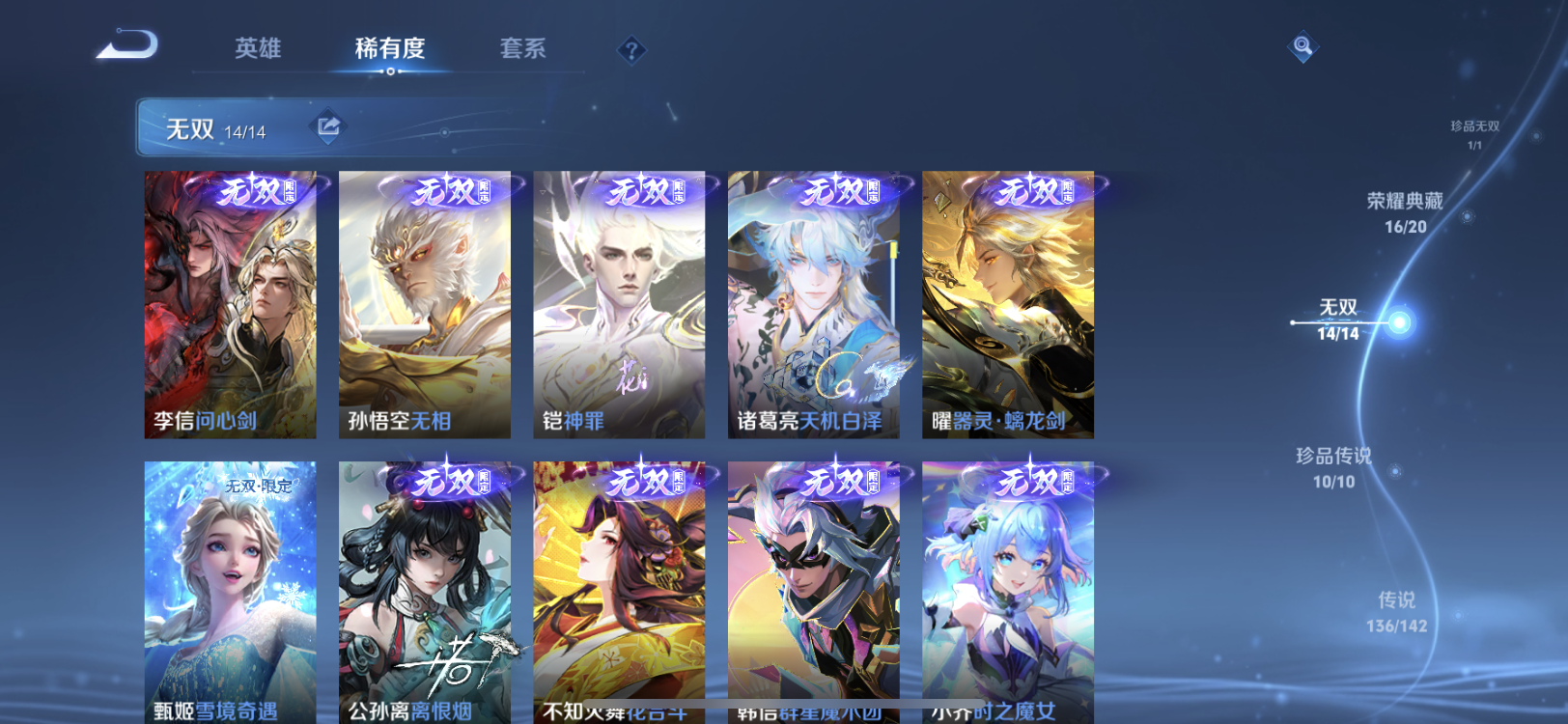
Task: Click the page indicator dot under 稀有度
Action: tap(390, 71)
